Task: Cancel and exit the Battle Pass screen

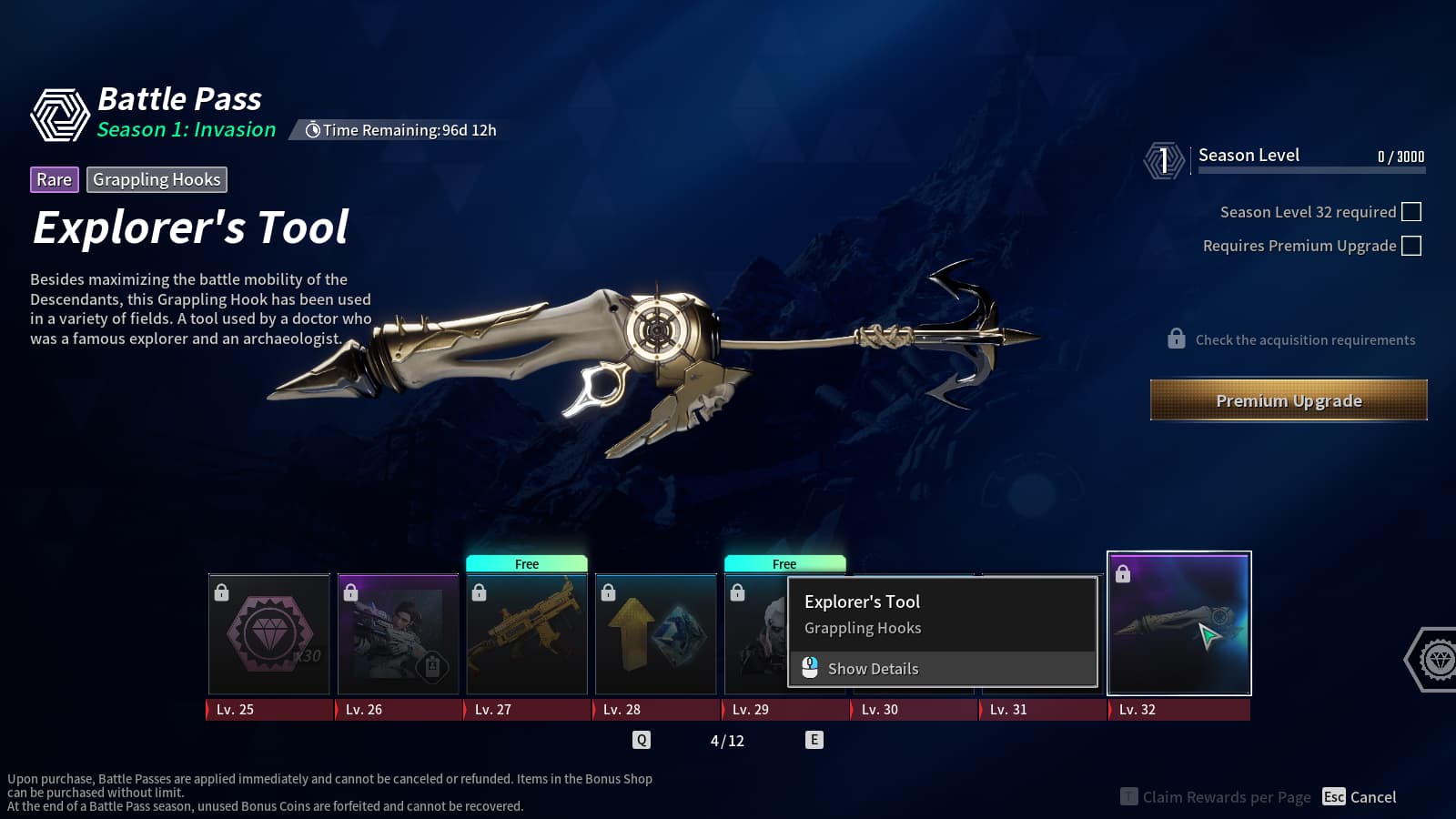Action: point(1360,797)
